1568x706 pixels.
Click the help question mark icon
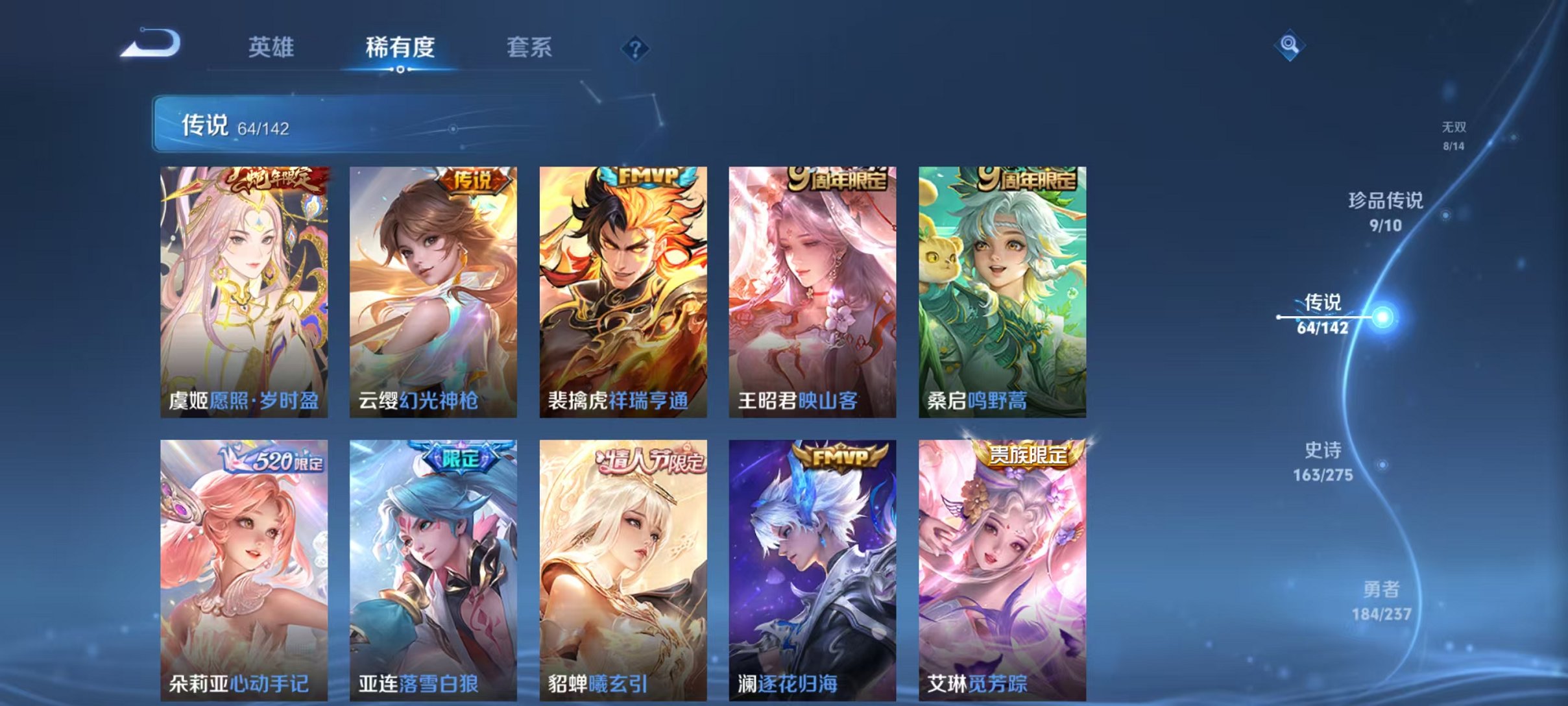636,48
